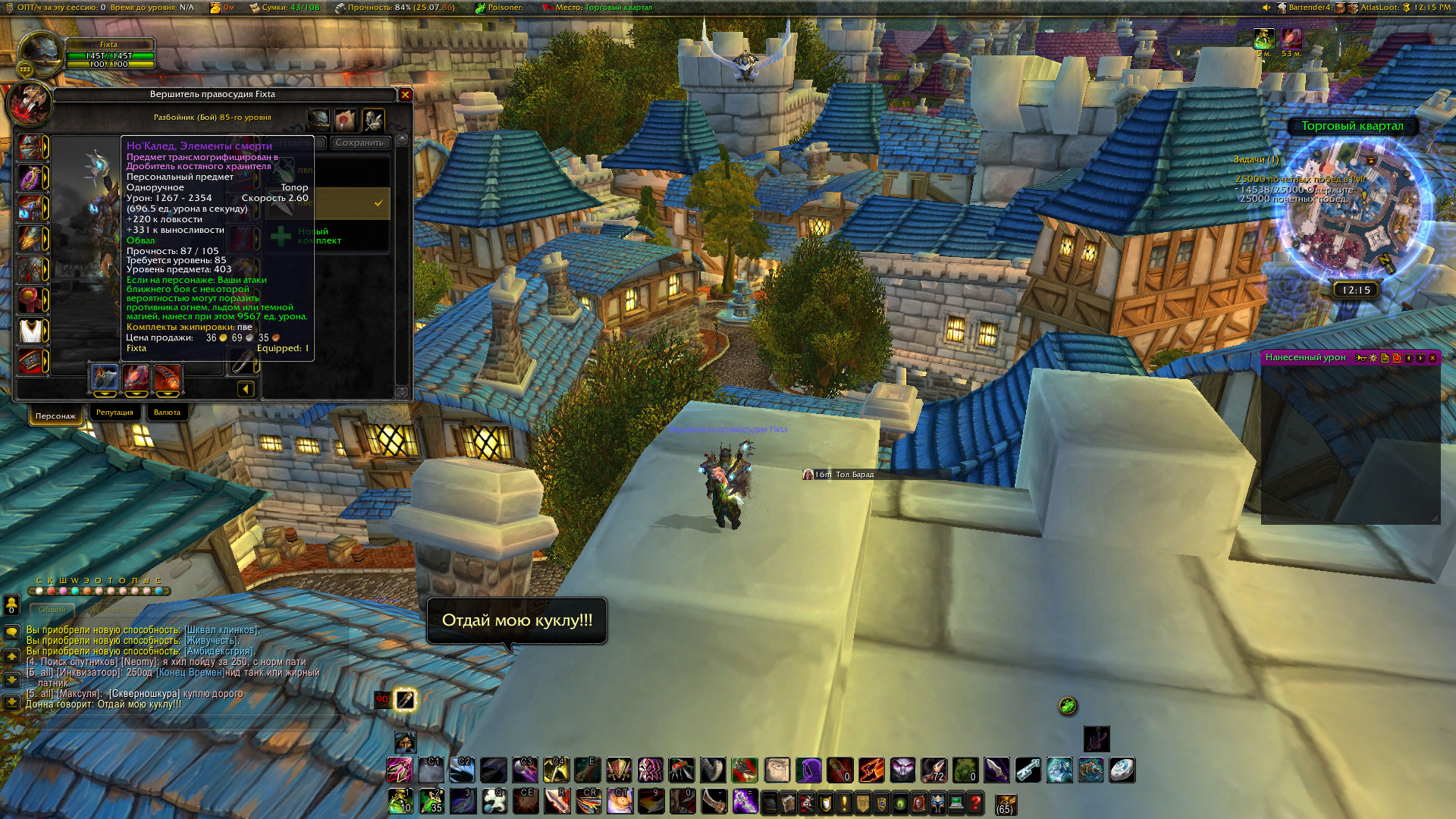Select the white tabard equipment slot

tap(31, 331)
